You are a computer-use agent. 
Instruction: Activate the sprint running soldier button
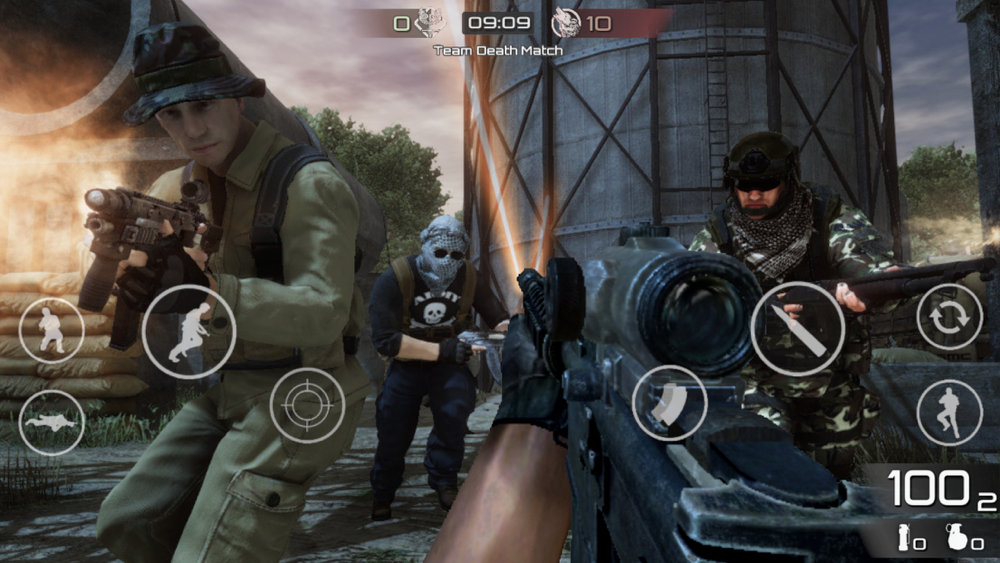(x=189, y=331)
